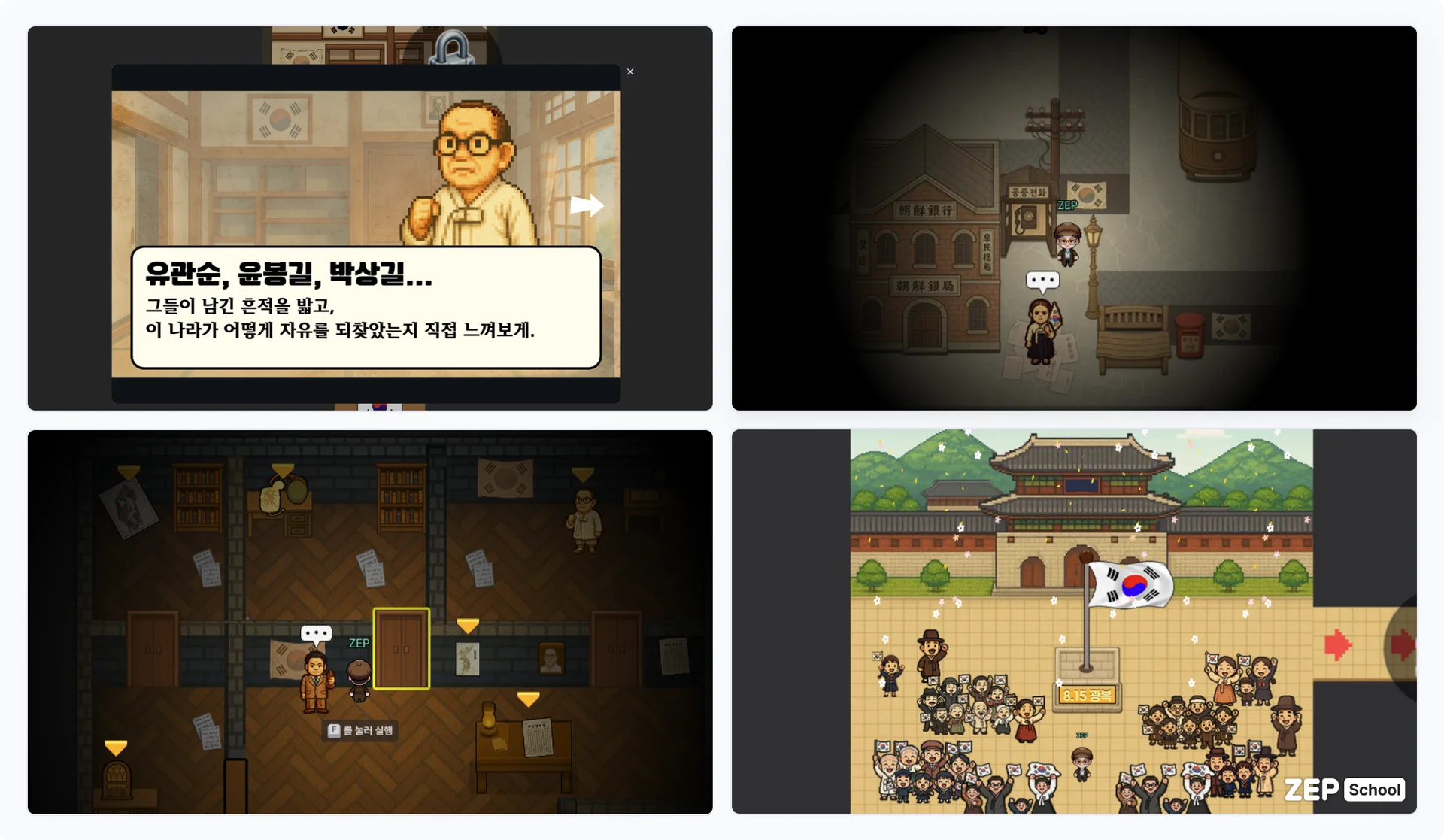
Task: Select the highlighted yellow-outlined door
Action: [402, 648]
